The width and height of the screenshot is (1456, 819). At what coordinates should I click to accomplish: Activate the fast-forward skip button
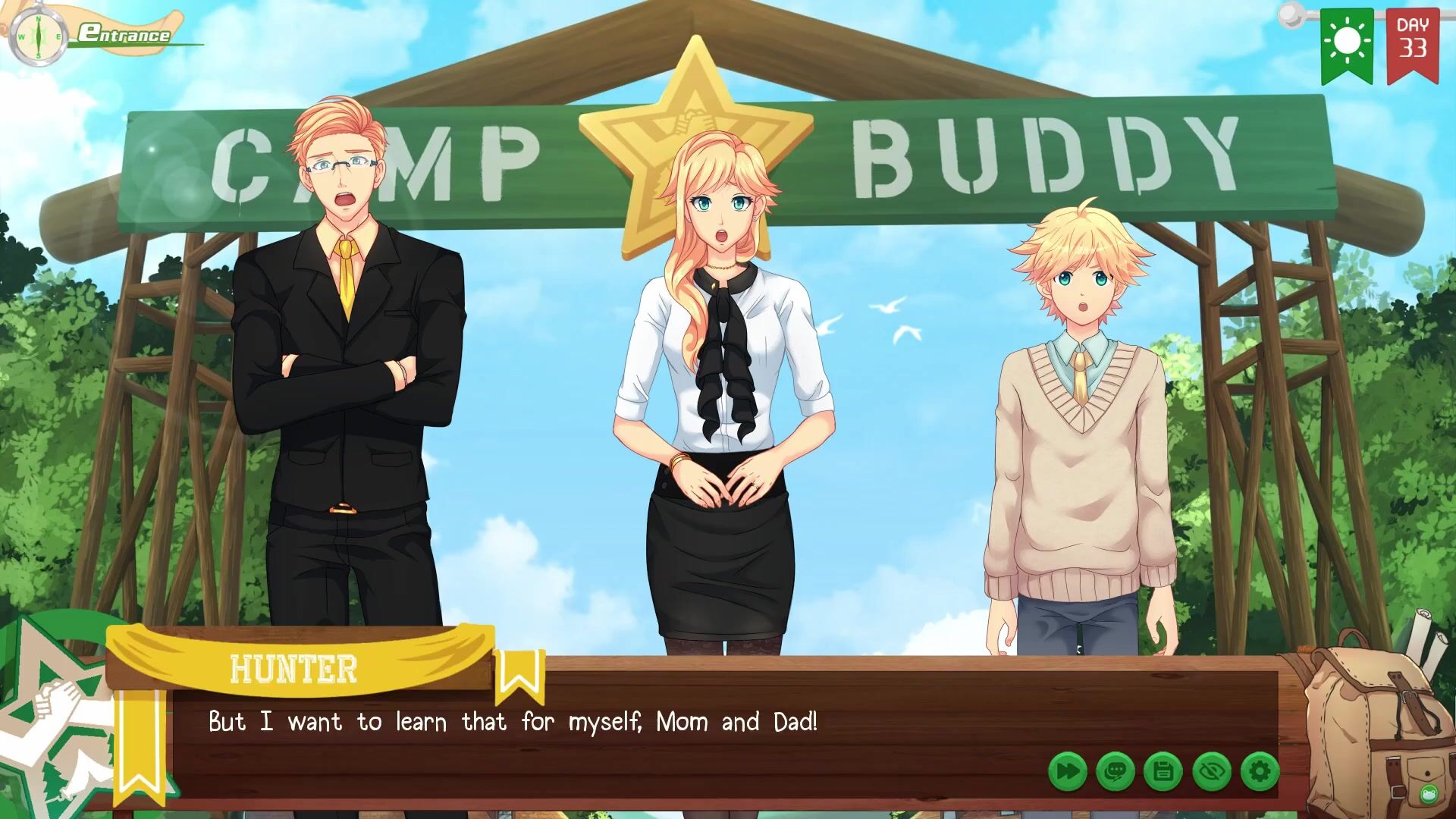tap(1068, 772)
